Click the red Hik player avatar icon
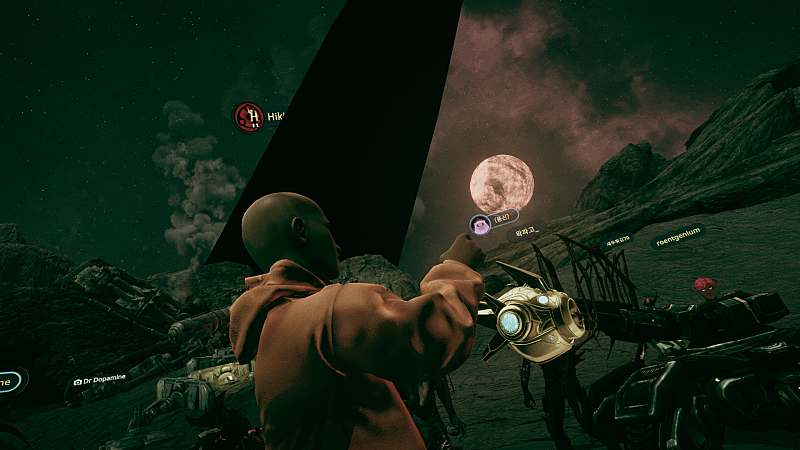The image size is (800, 450). (x=248, y=117)
